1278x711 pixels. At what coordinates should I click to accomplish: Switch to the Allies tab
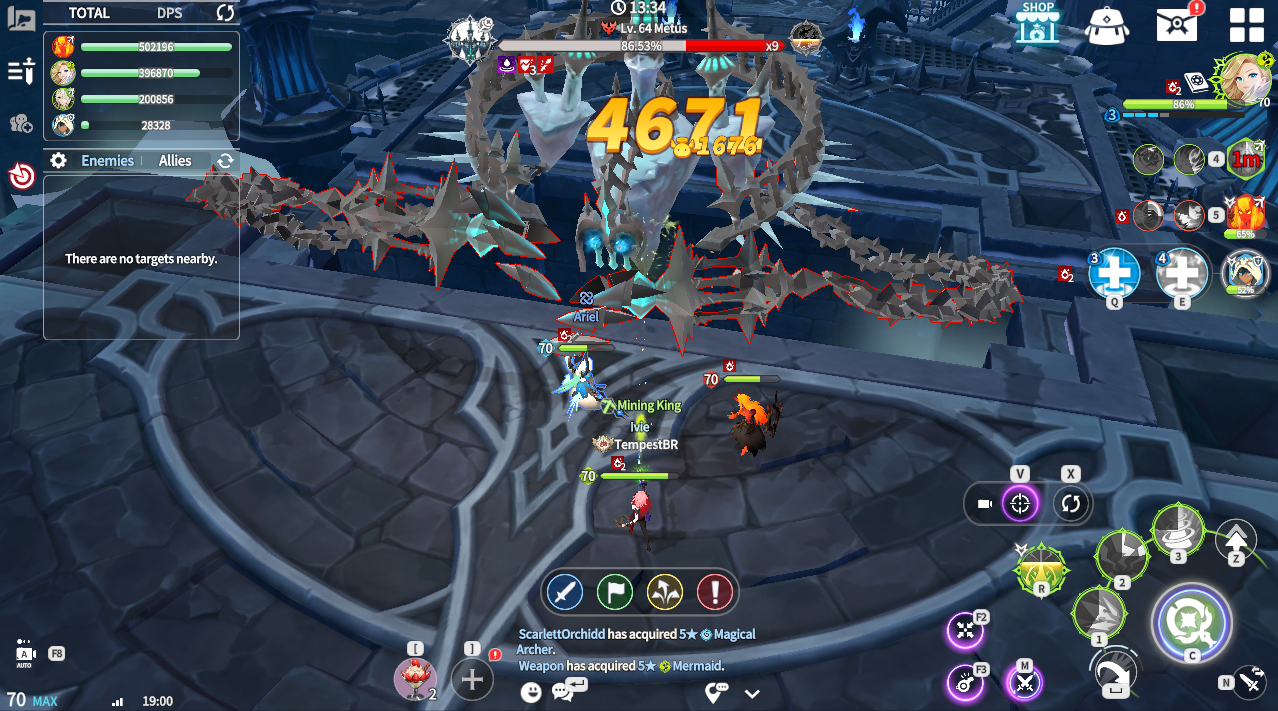[175, 161]
